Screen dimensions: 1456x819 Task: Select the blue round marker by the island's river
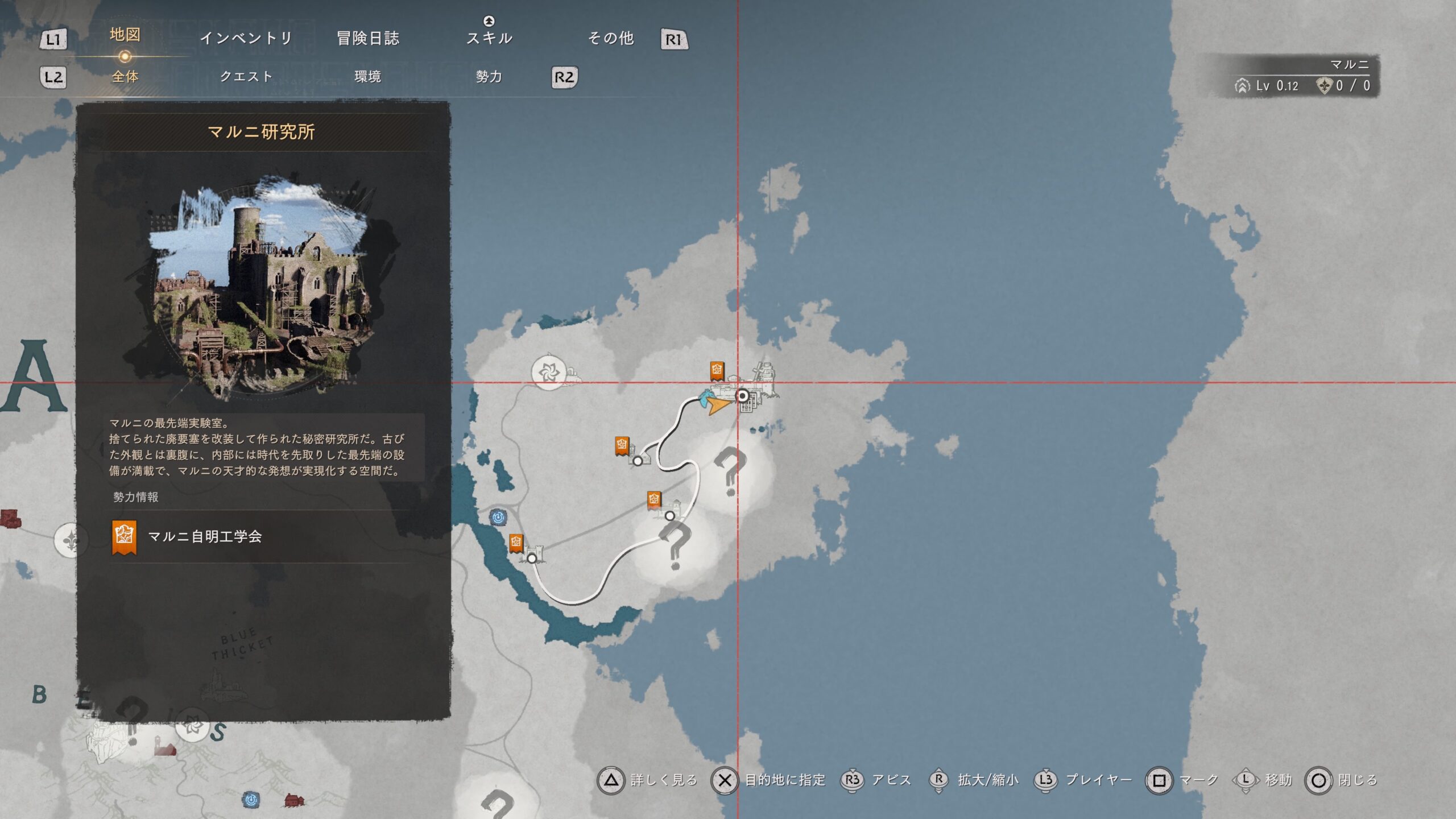pyautogui.click(x=498, y=517)
